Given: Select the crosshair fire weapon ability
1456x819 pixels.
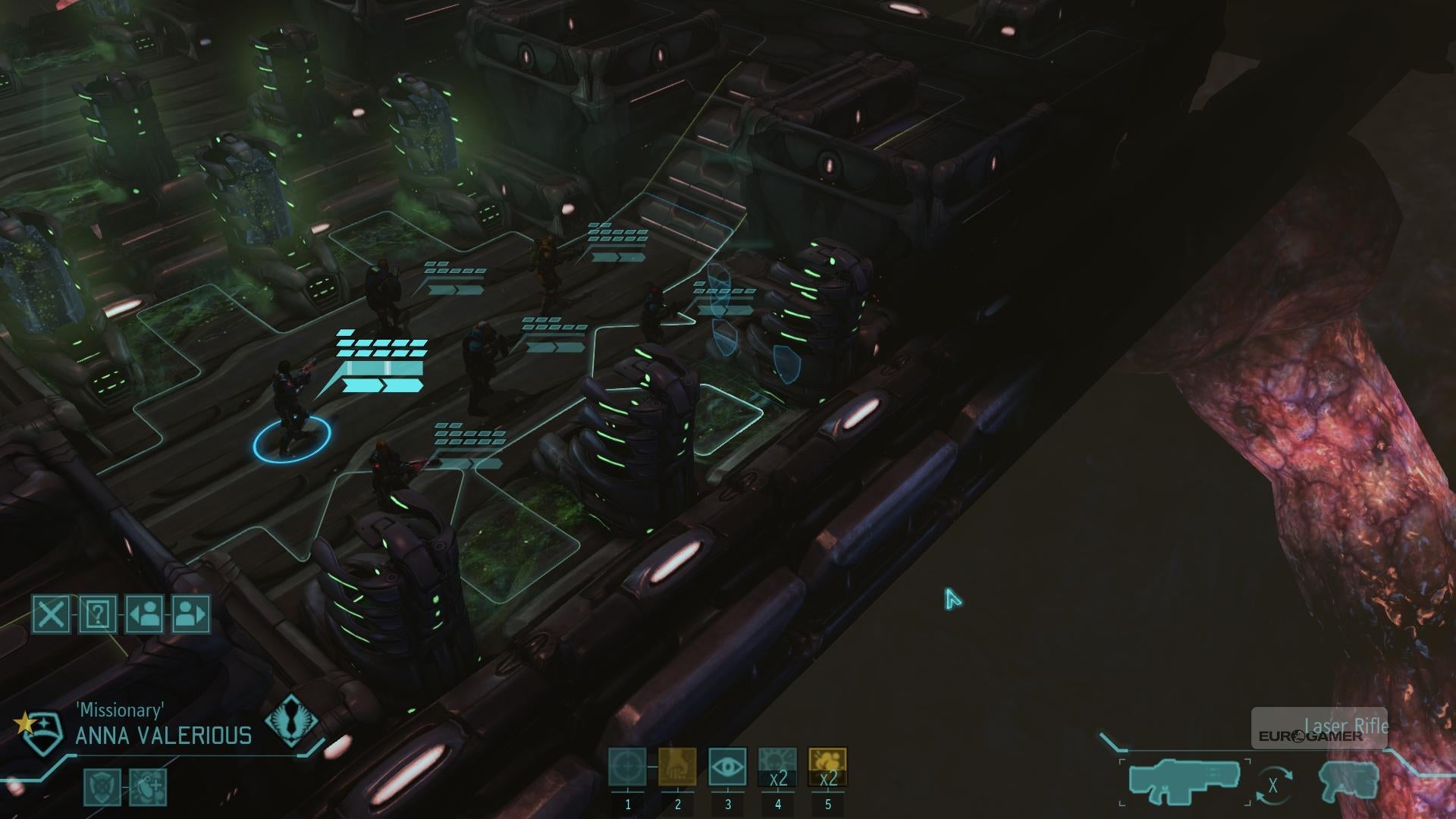Looking at the screenshot, I should 627,767.
